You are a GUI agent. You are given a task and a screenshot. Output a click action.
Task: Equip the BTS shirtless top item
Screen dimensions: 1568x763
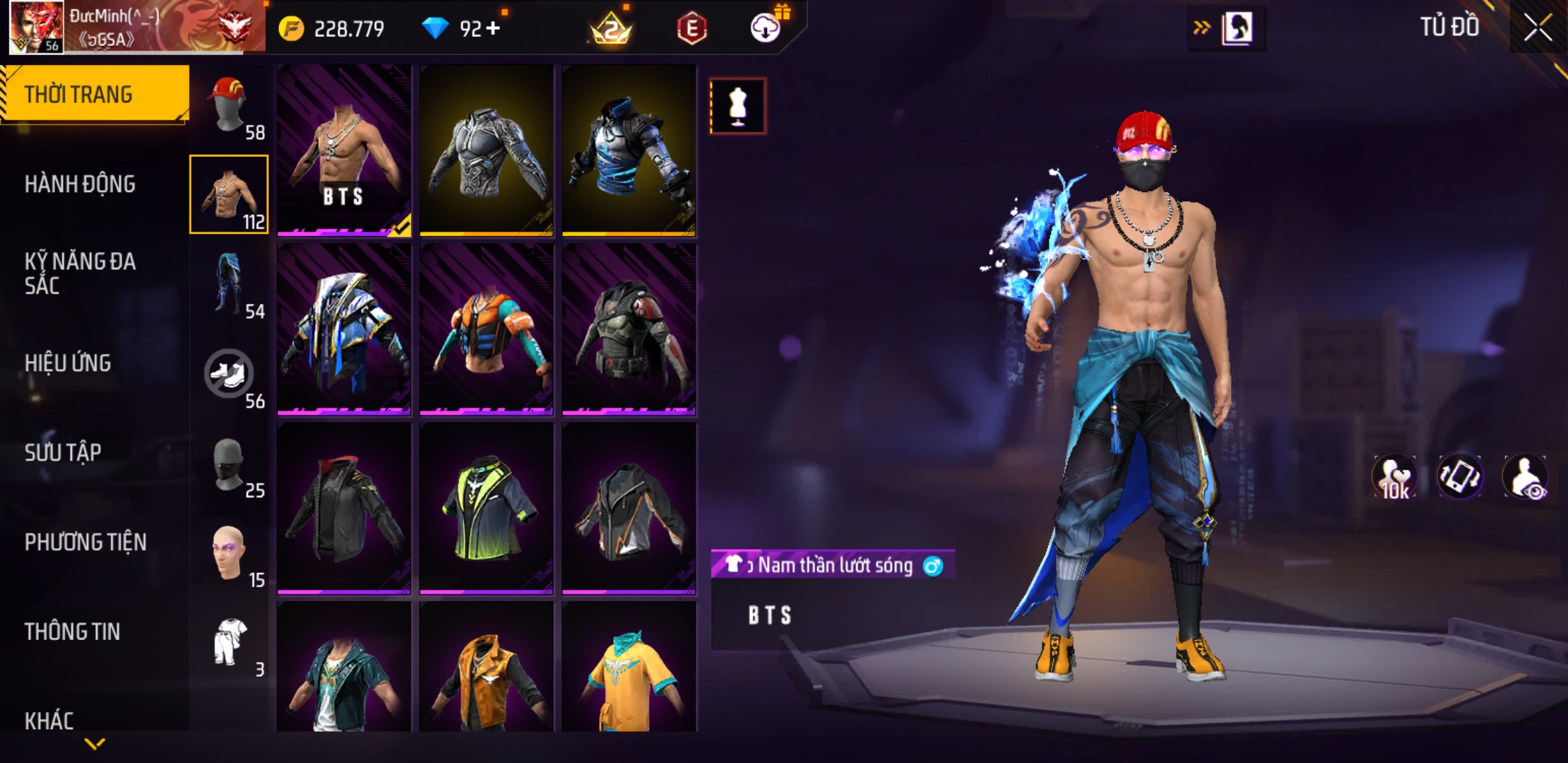click(344, 150)
